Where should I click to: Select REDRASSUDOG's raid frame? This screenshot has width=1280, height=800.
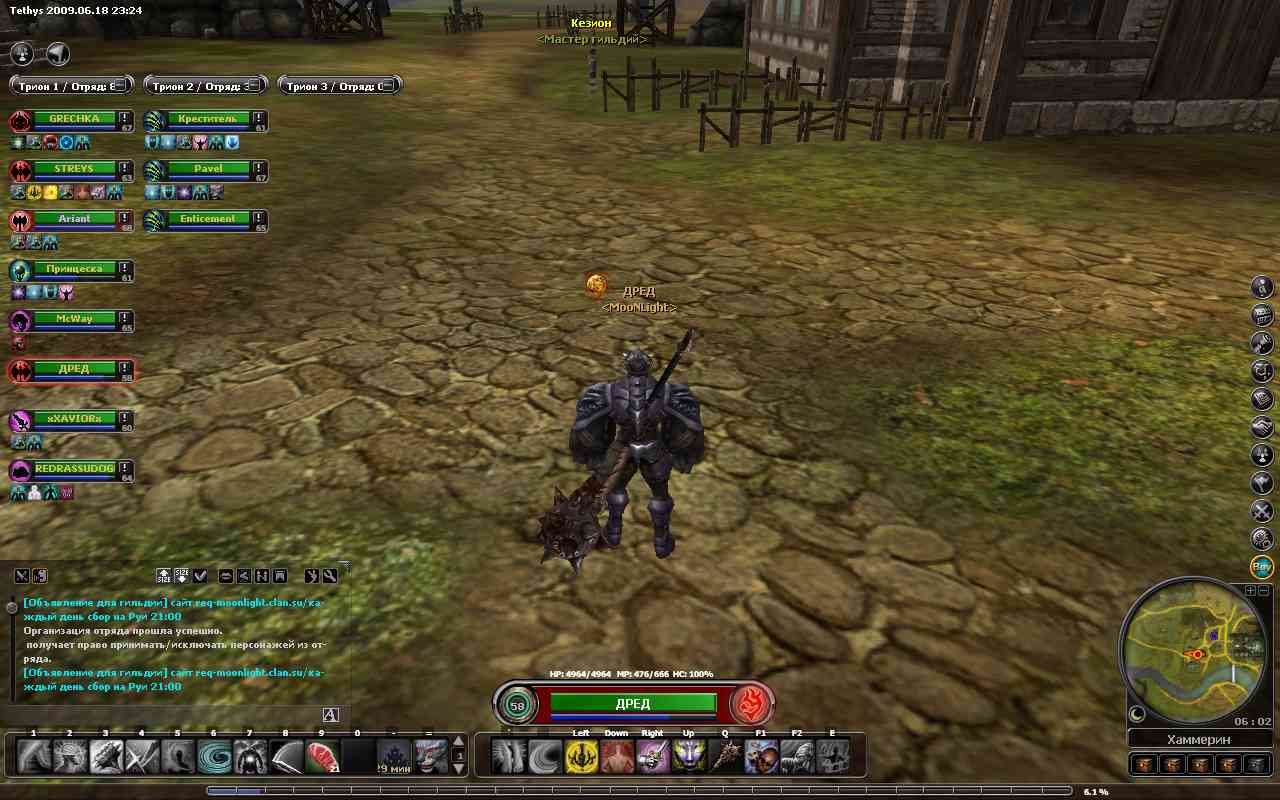pyautogui.click(x=74, y=469)
